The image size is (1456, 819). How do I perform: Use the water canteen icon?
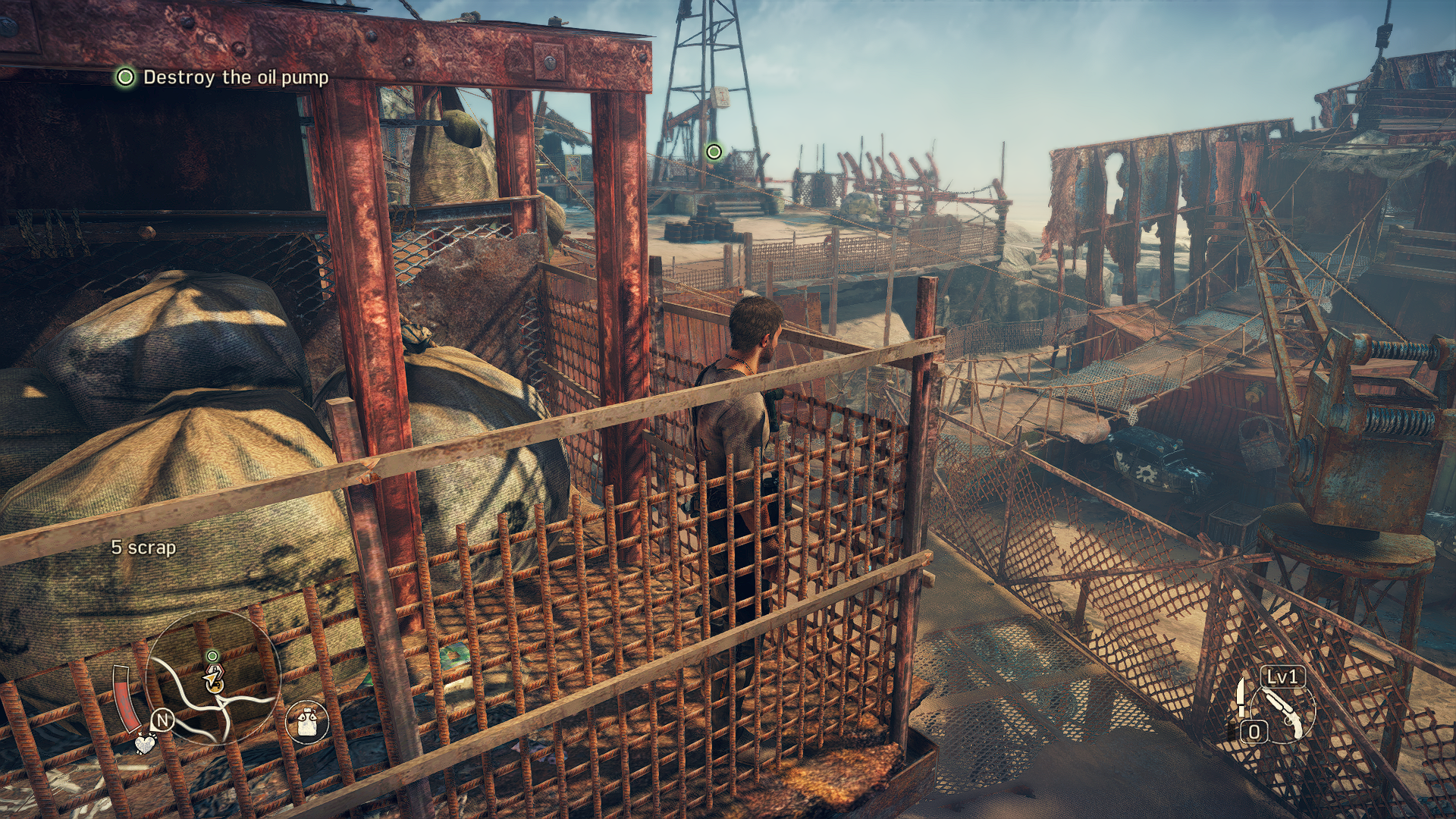[307, 720]
